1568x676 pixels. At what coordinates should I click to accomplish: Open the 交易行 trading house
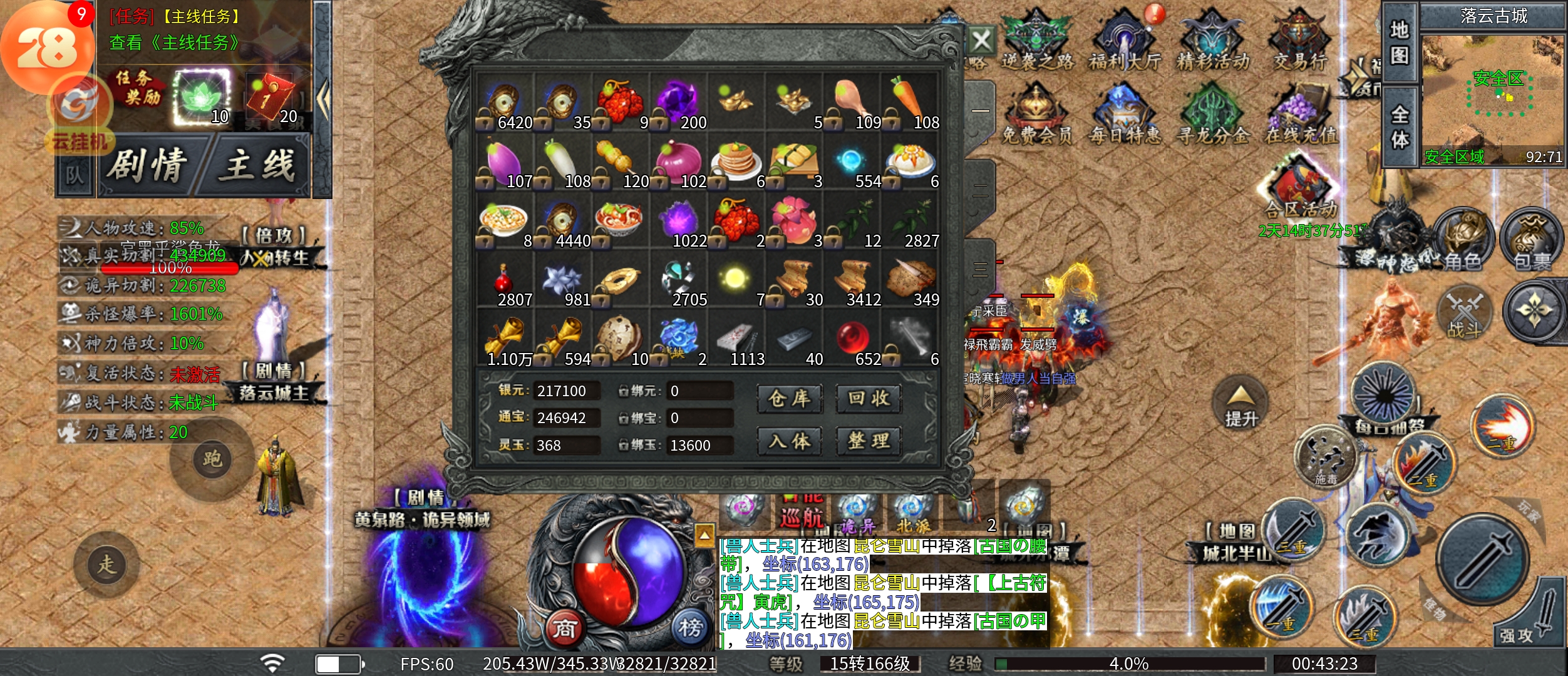click(1300, 41)
